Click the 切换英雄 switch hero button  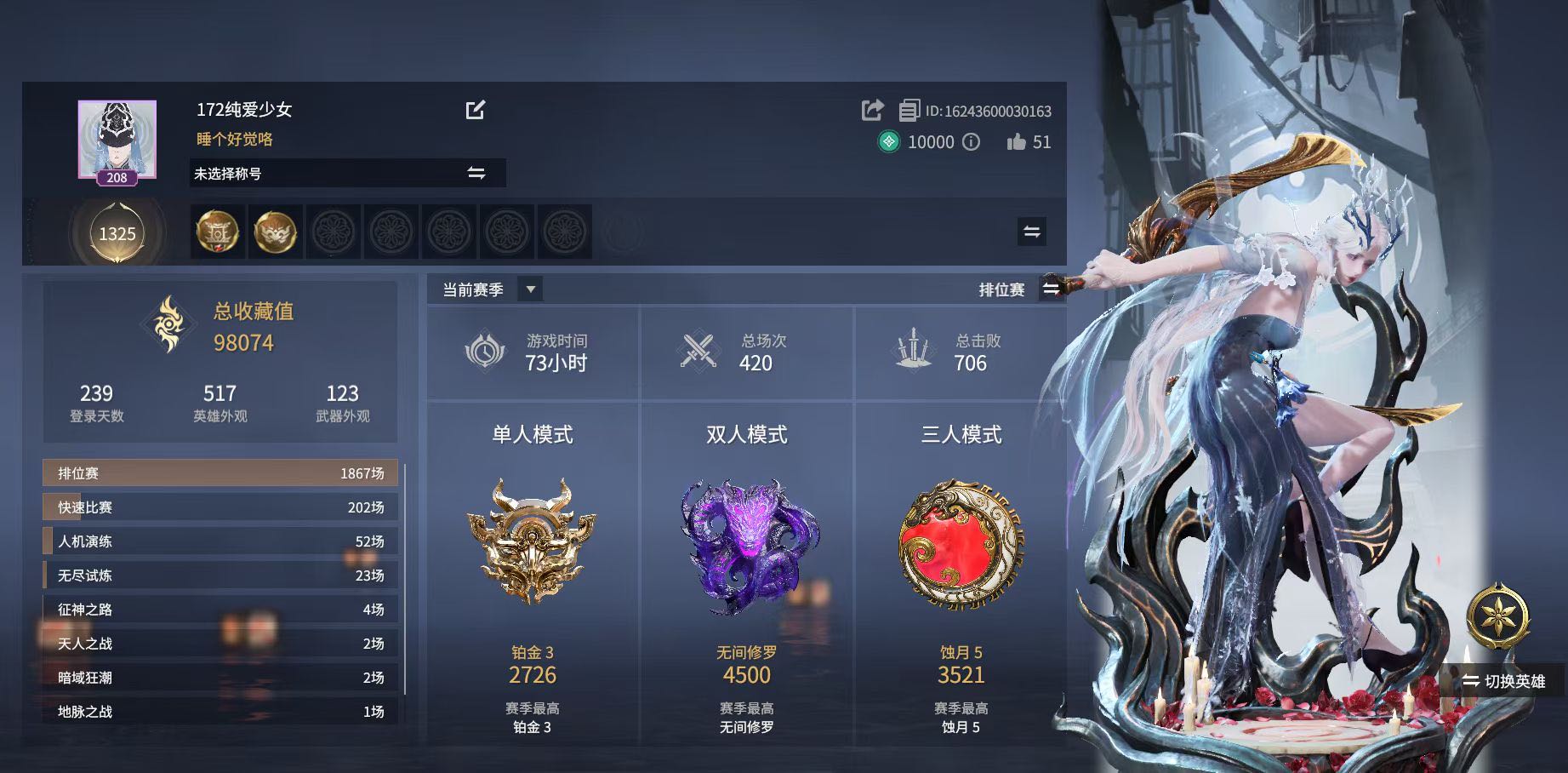point(1504,681)
